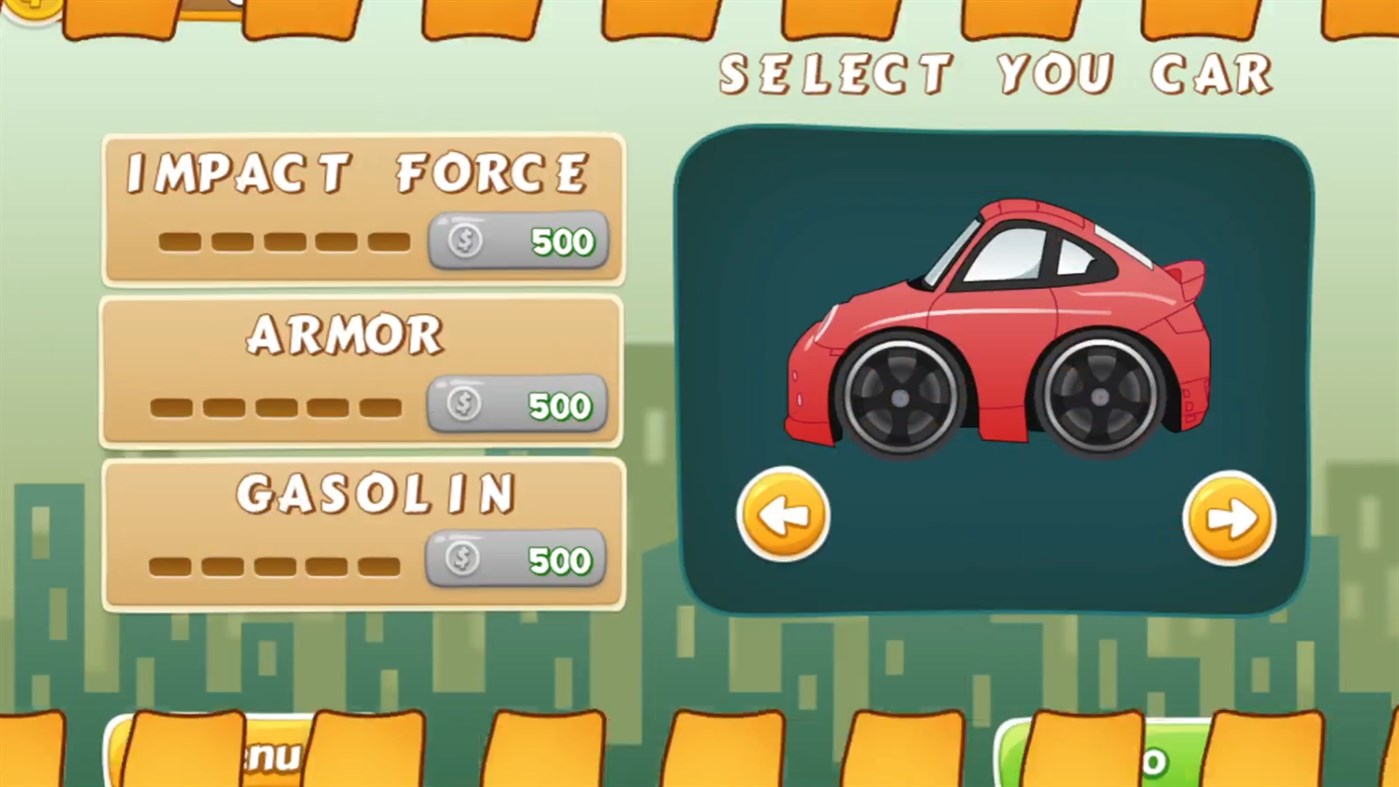Click the dollar coin icon on Gasolin upgrade
1399x787 pixels.
[x=463, y=560]
